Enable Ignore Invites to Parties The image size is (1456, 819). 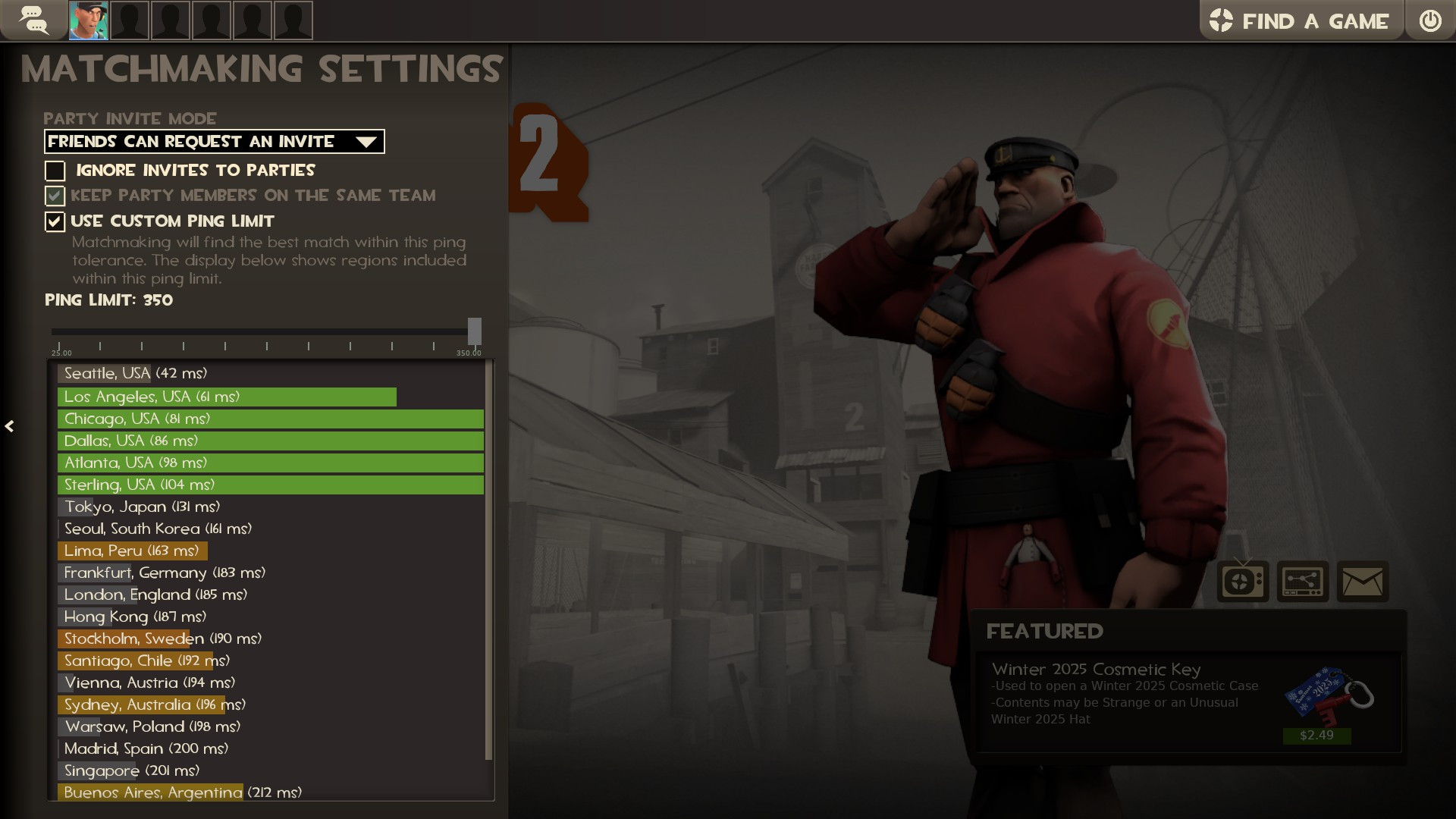click(x=55, y=171)
